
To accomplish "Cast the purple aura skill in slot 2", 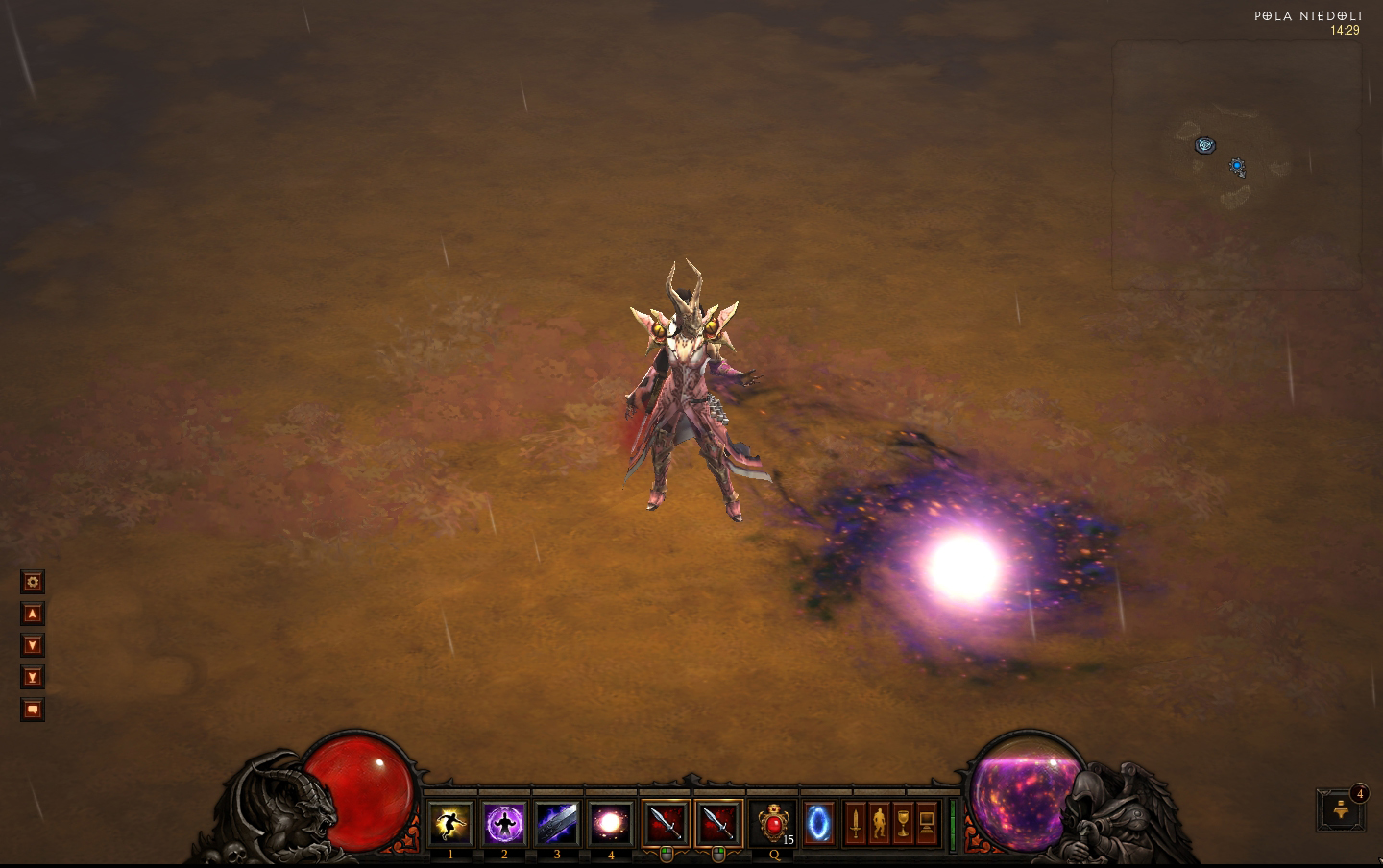I will pyautogui.click(x=504, y=823).
